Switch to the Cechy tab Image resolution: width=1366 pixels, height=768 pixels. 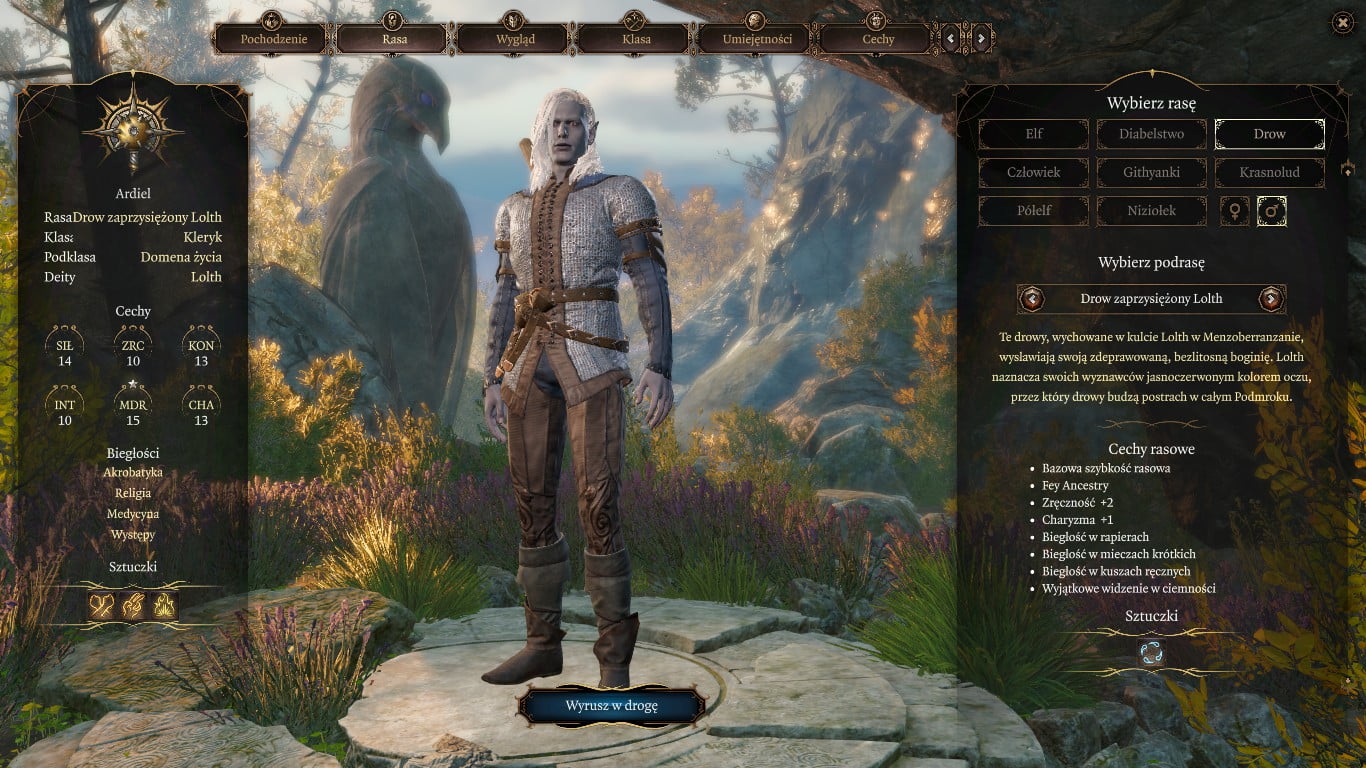point(878,39)
